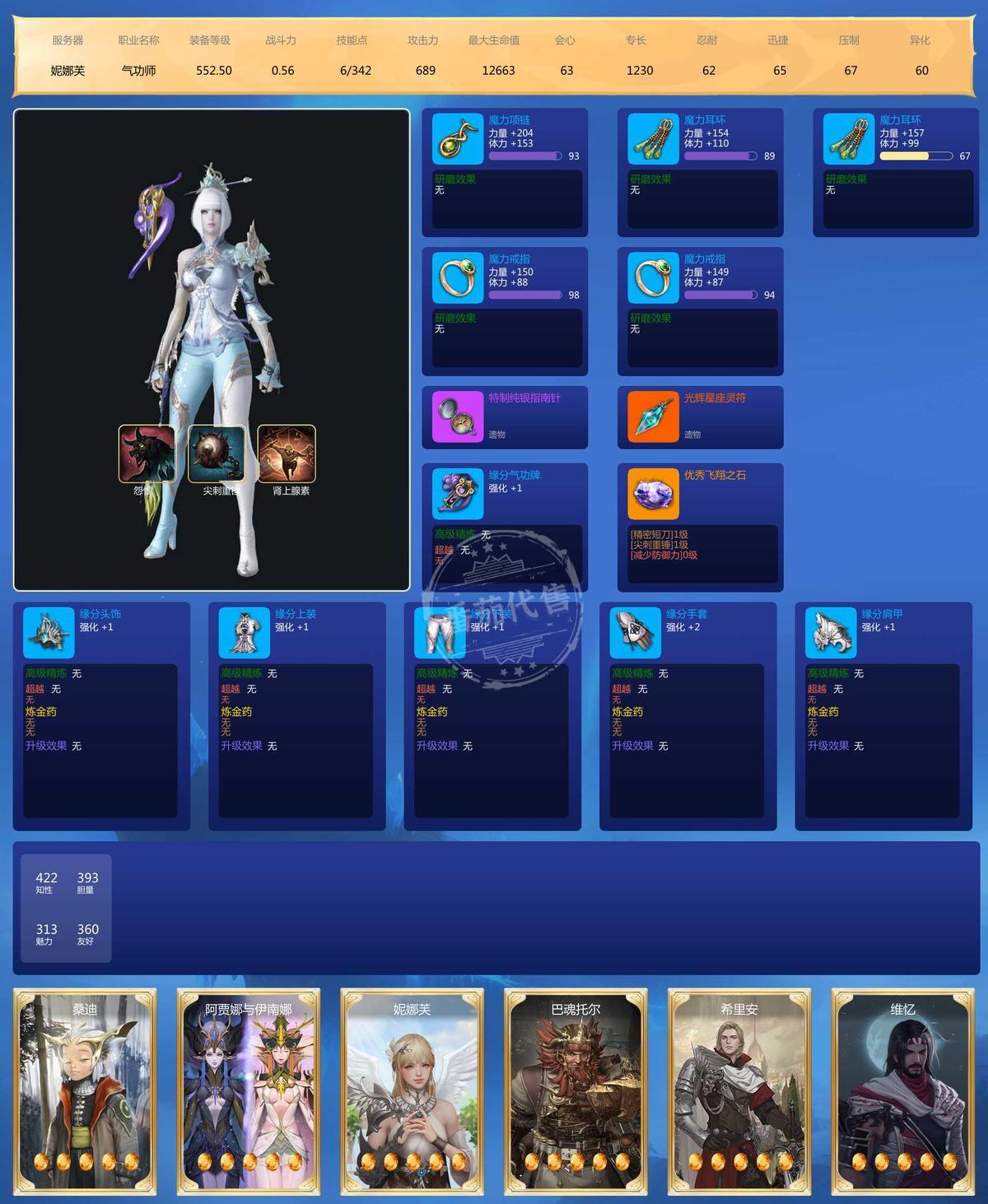Inspect the 优秀飞翔之石 ability stone
Screen dimensions: 988x1204
[x=653, y=494]
